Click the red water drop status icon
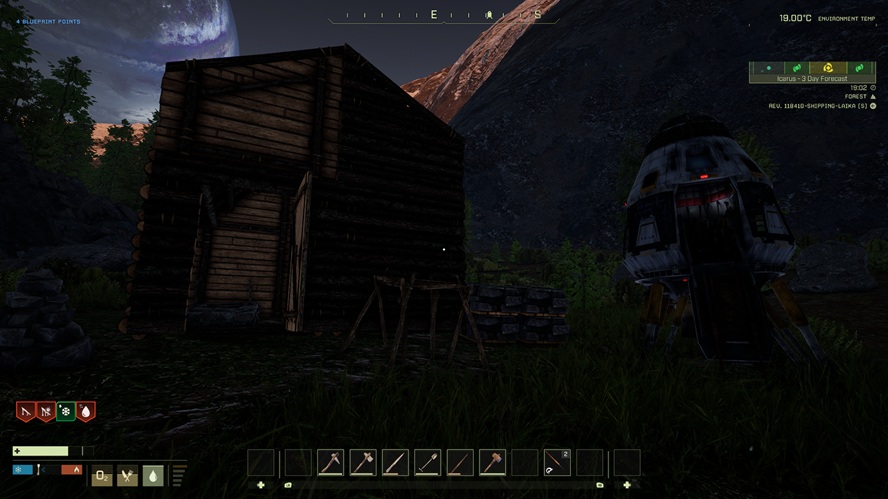Viewport: 888px width, 499px height. point(86,411)
